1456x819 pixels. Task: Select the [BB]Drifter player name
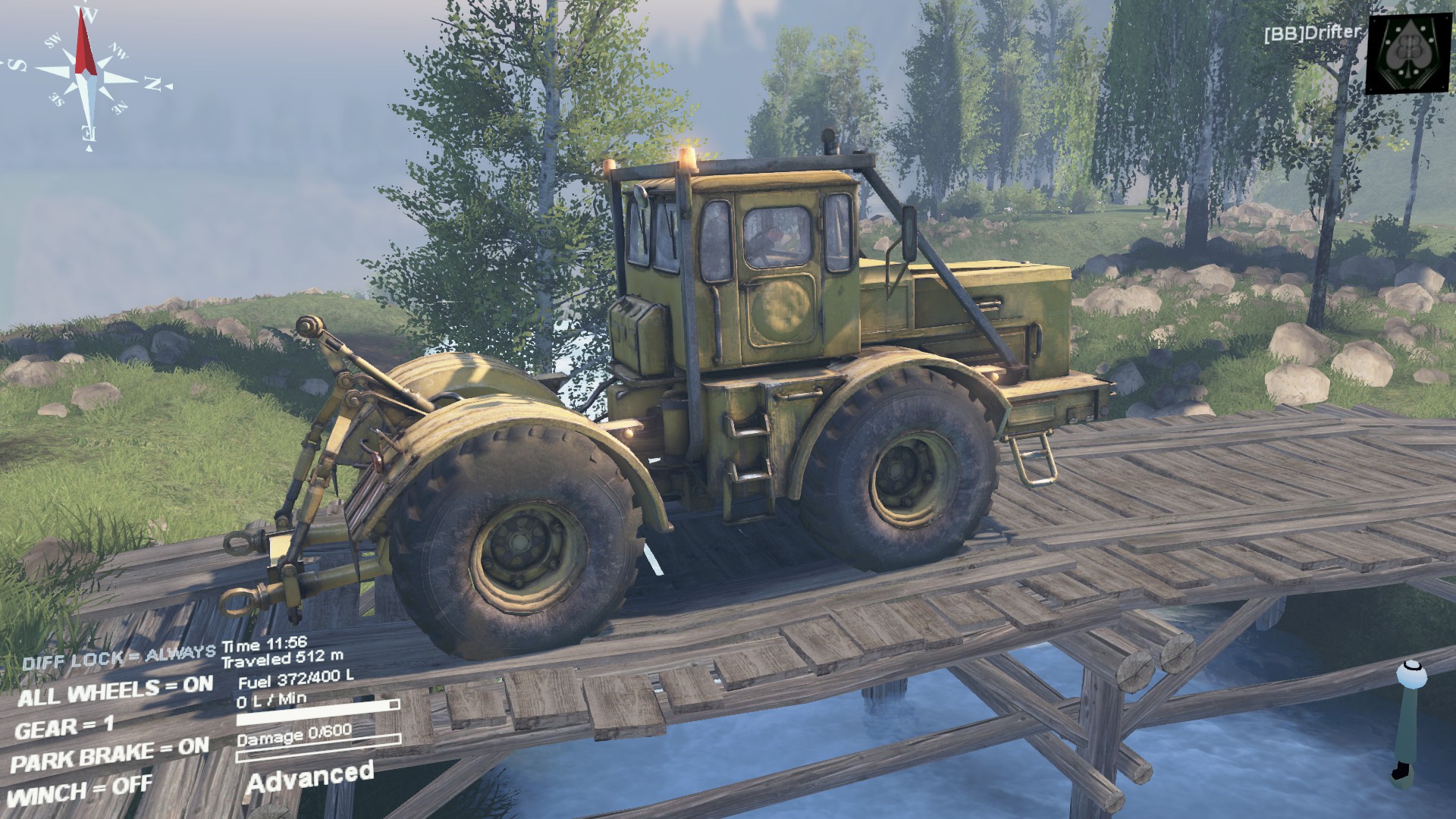pos(1312,33)
